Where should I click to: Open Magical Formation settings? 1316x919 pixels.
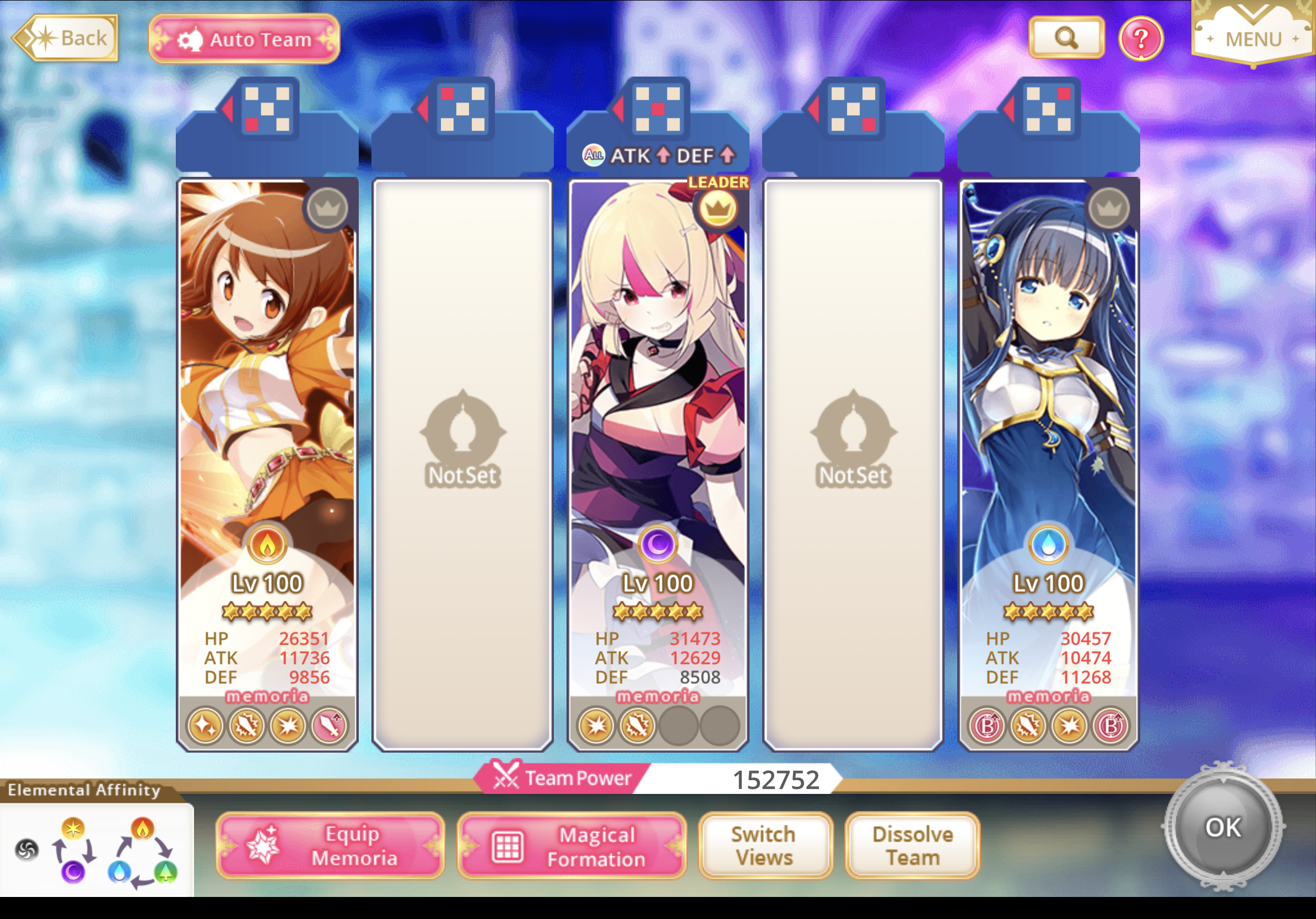click(x=571, y=846)
